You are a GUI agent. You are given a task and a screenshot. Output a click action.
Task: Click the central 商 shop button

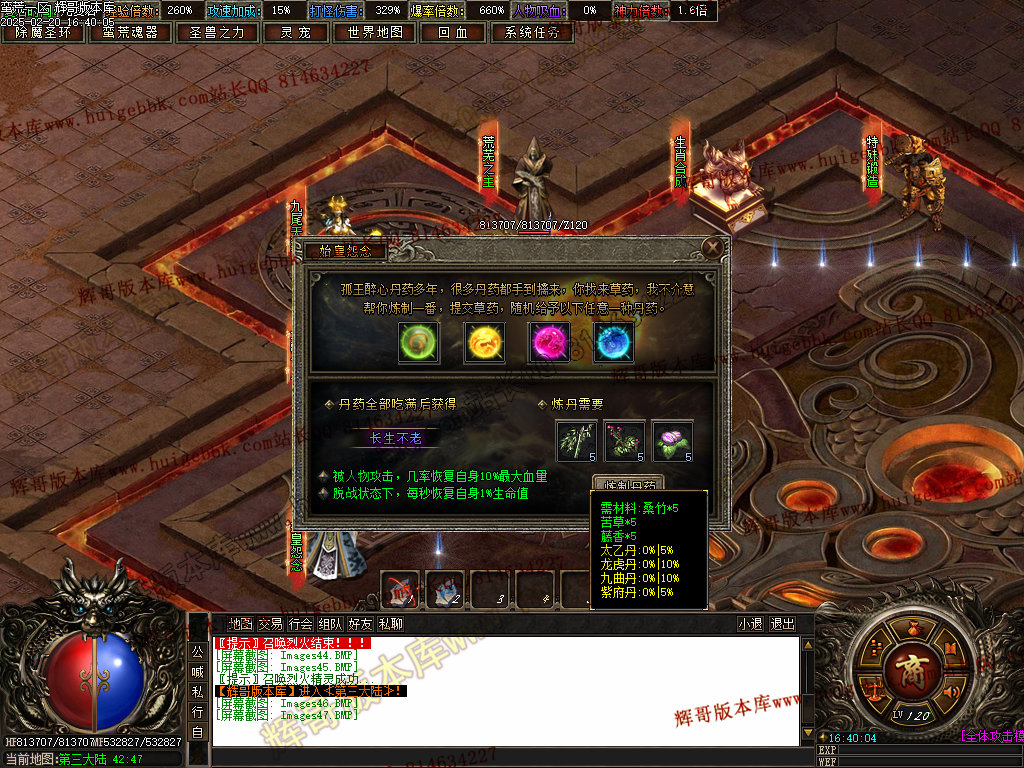(911, 667)
